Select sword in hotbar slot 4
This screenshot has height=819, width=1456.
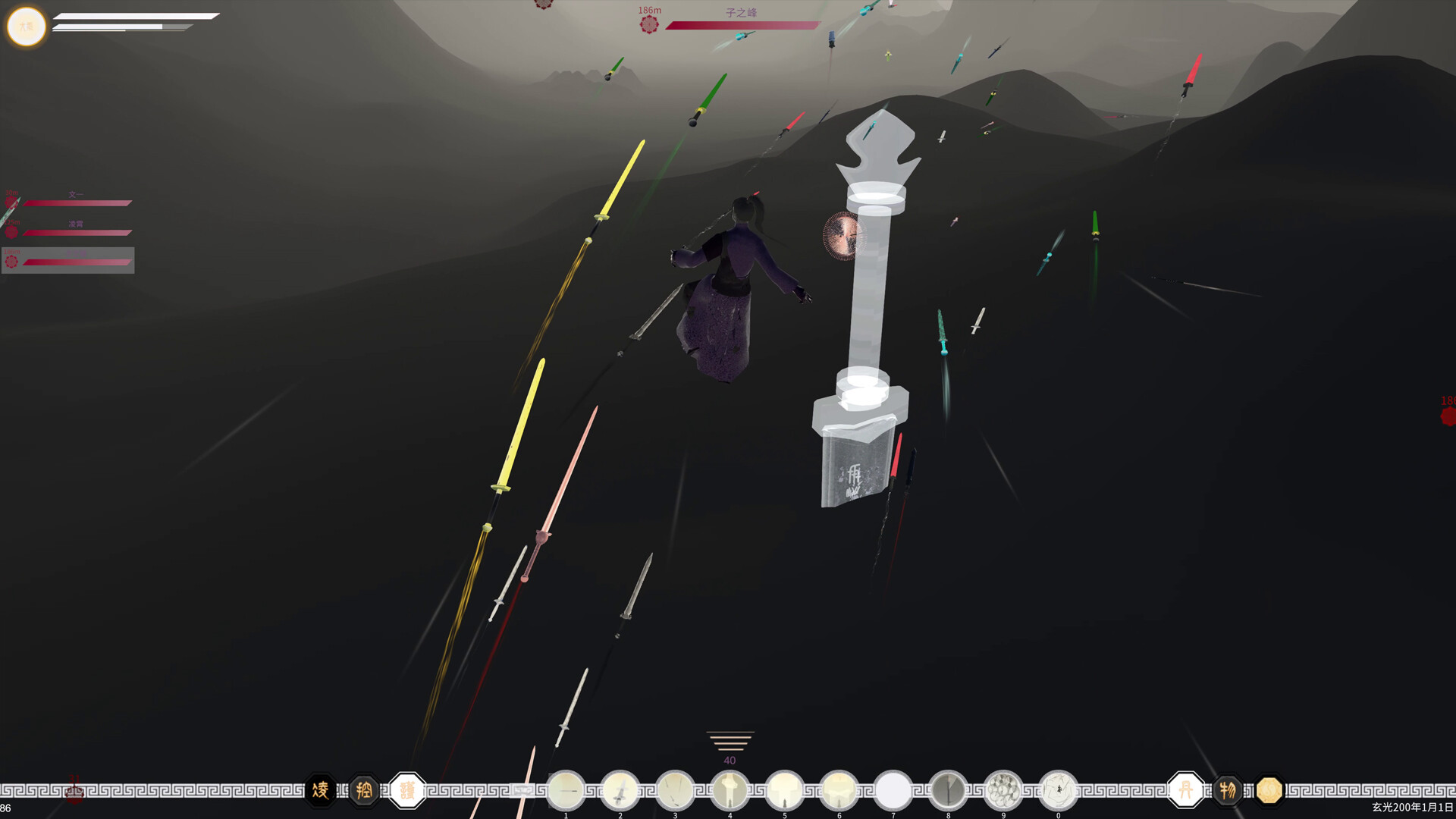tap(730, 787)
